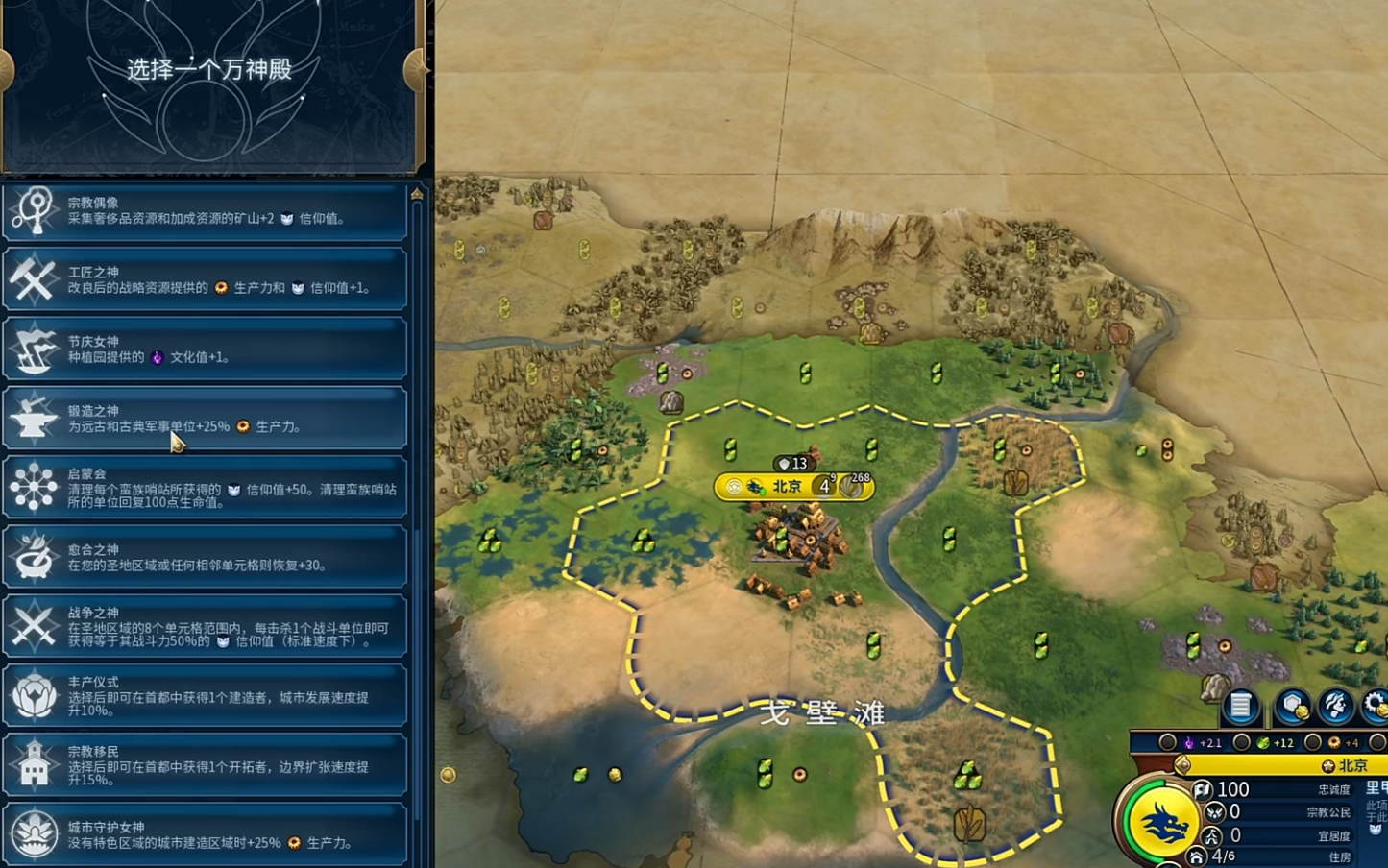Screen dimensions: 1388x868
Task: Open the city details scroll icon
Action: (1240, 707)
